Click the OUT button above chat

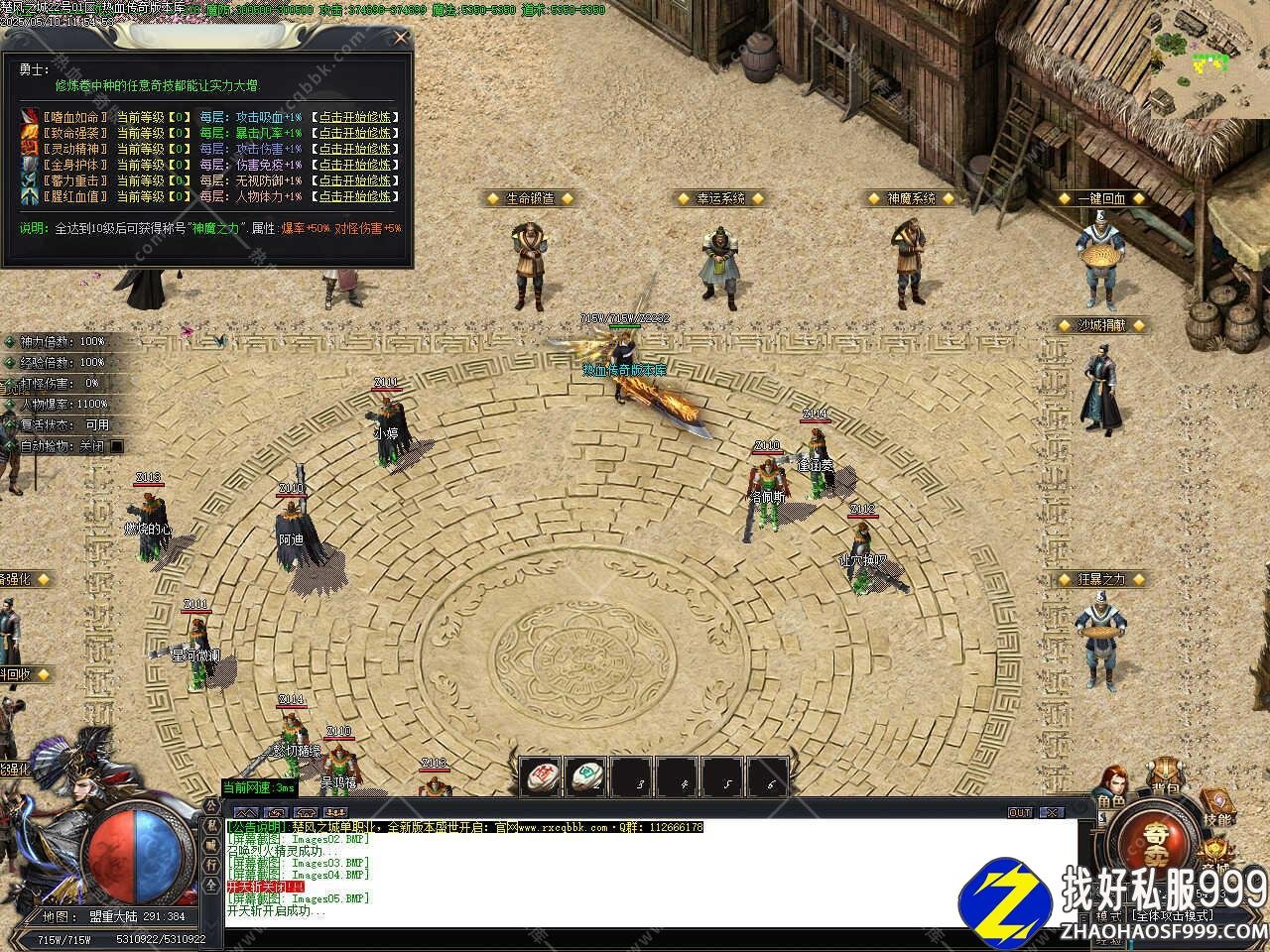[1020, 812]
